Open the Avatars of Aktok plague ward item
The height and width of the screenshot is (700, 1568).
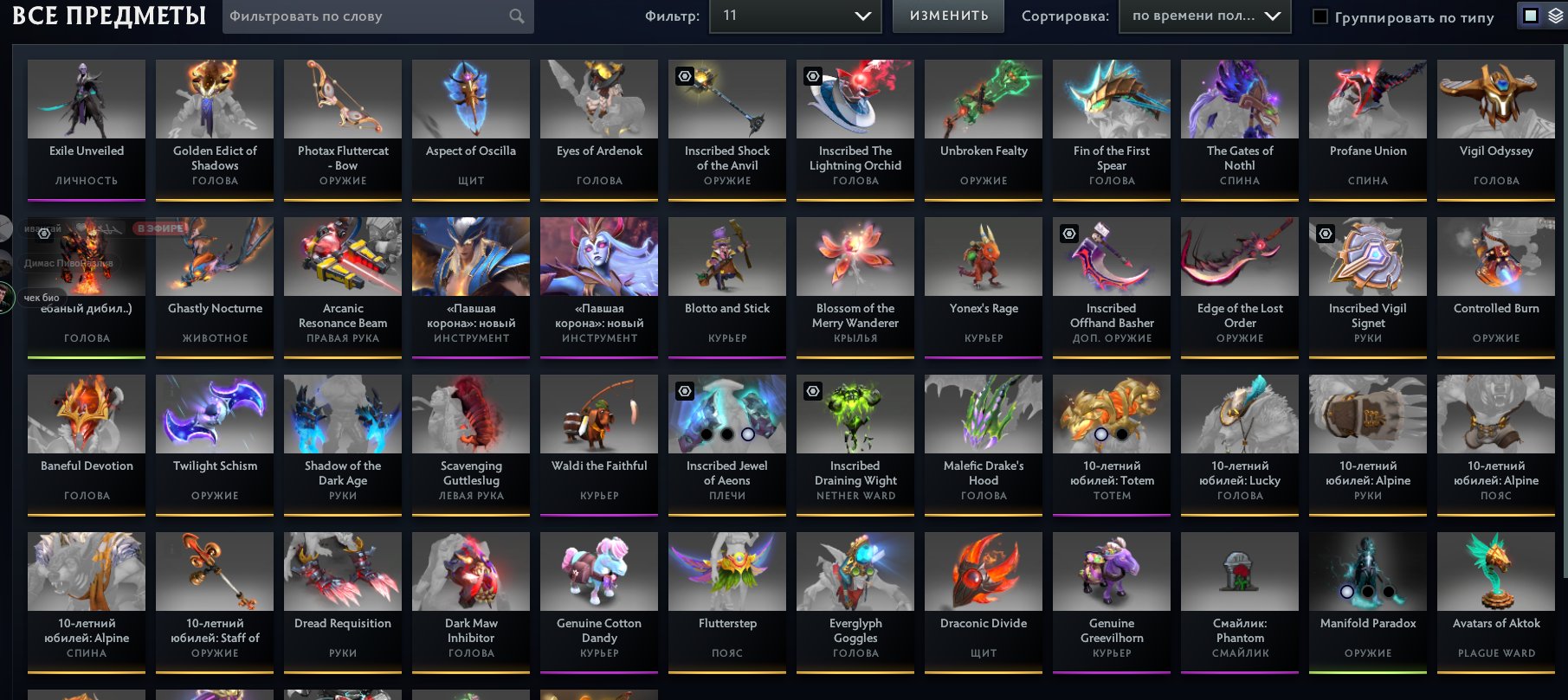[1495, 571]
